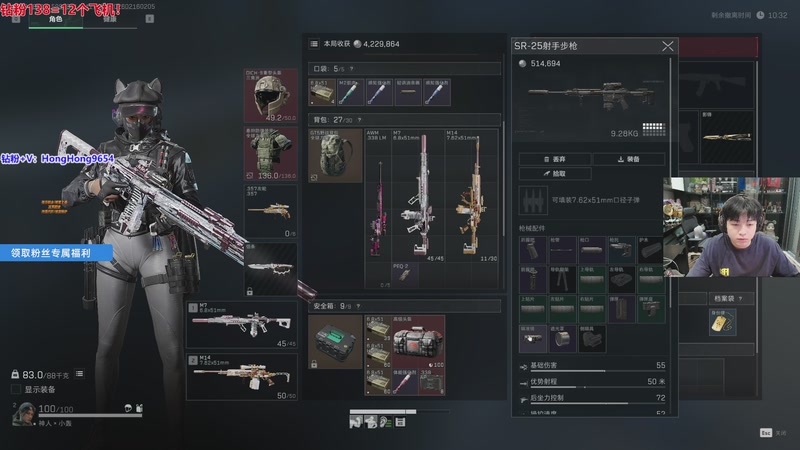The width and height of the screenshot is (800, 450).
Task: Choose the M14 secondary weapon slot
Action: click(241, 375)
